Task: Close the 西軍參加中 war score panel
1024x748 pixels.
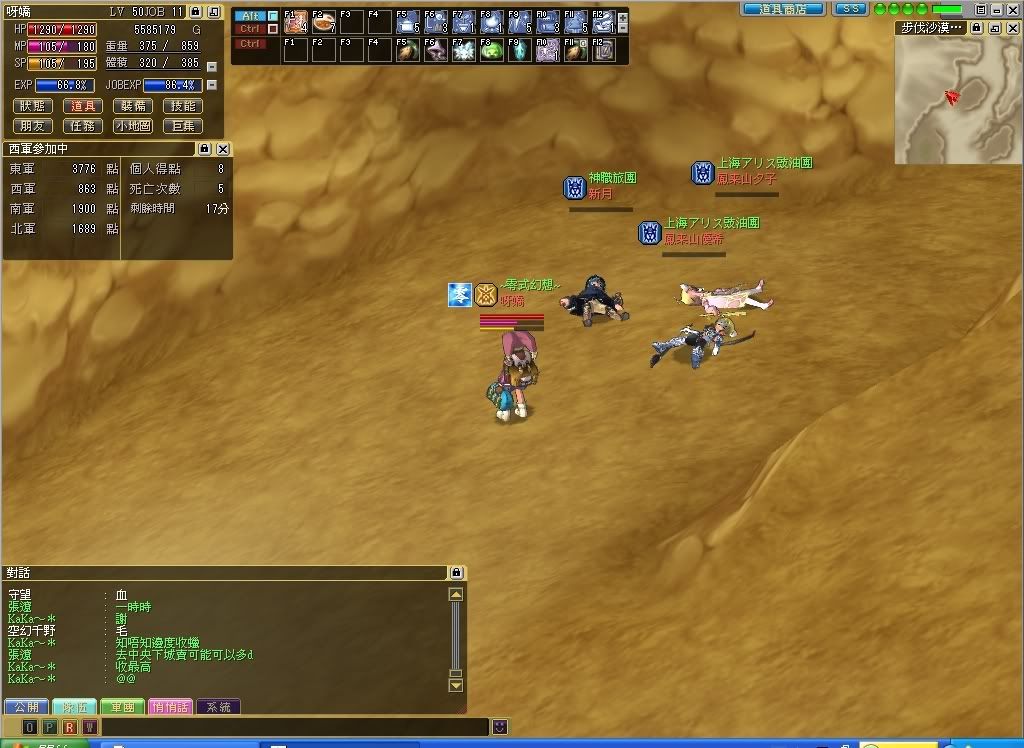Action: [x=223, y=149]
